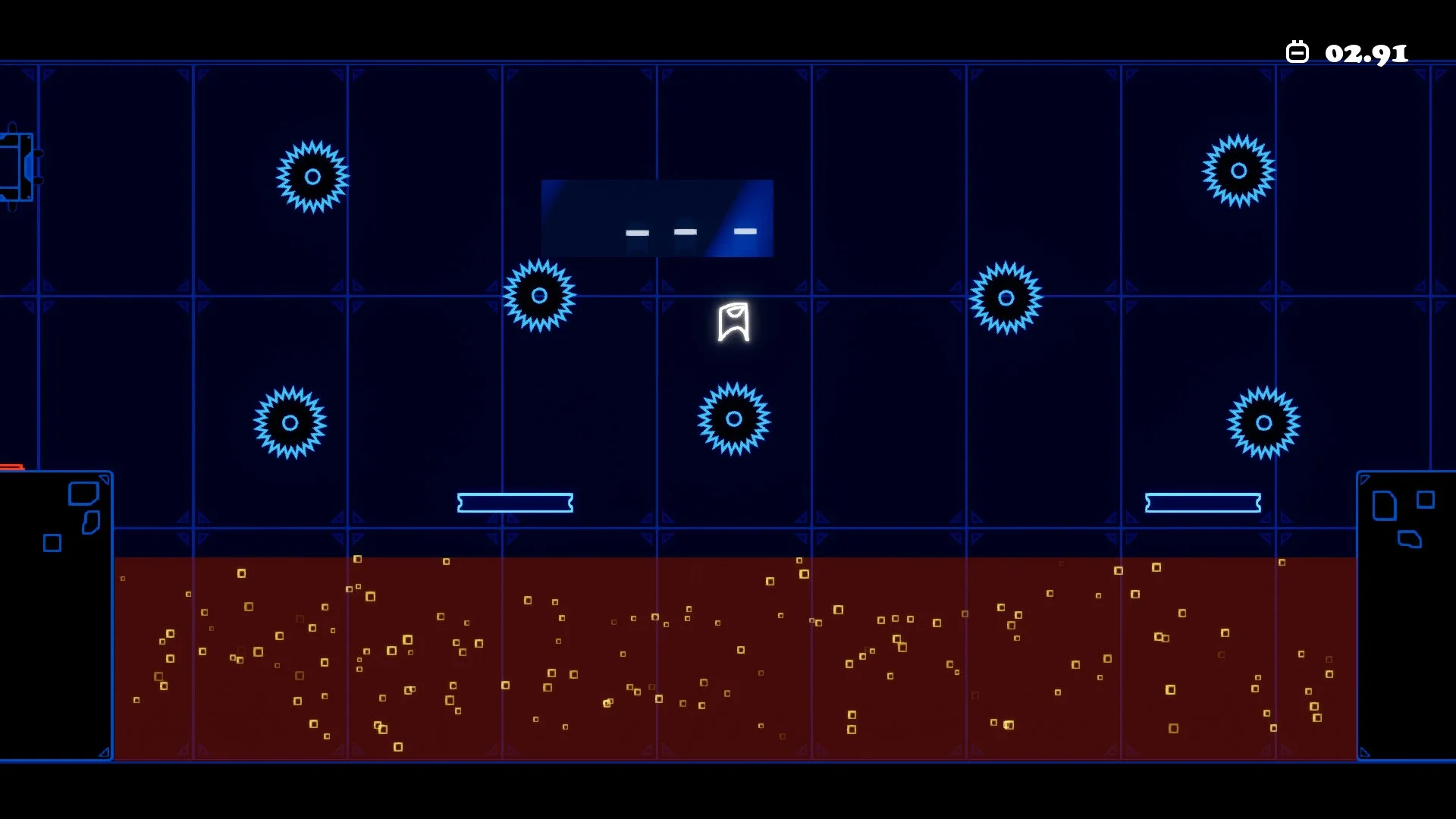
Task: Click the saw blade nearest the player
Action: [733, 419]
